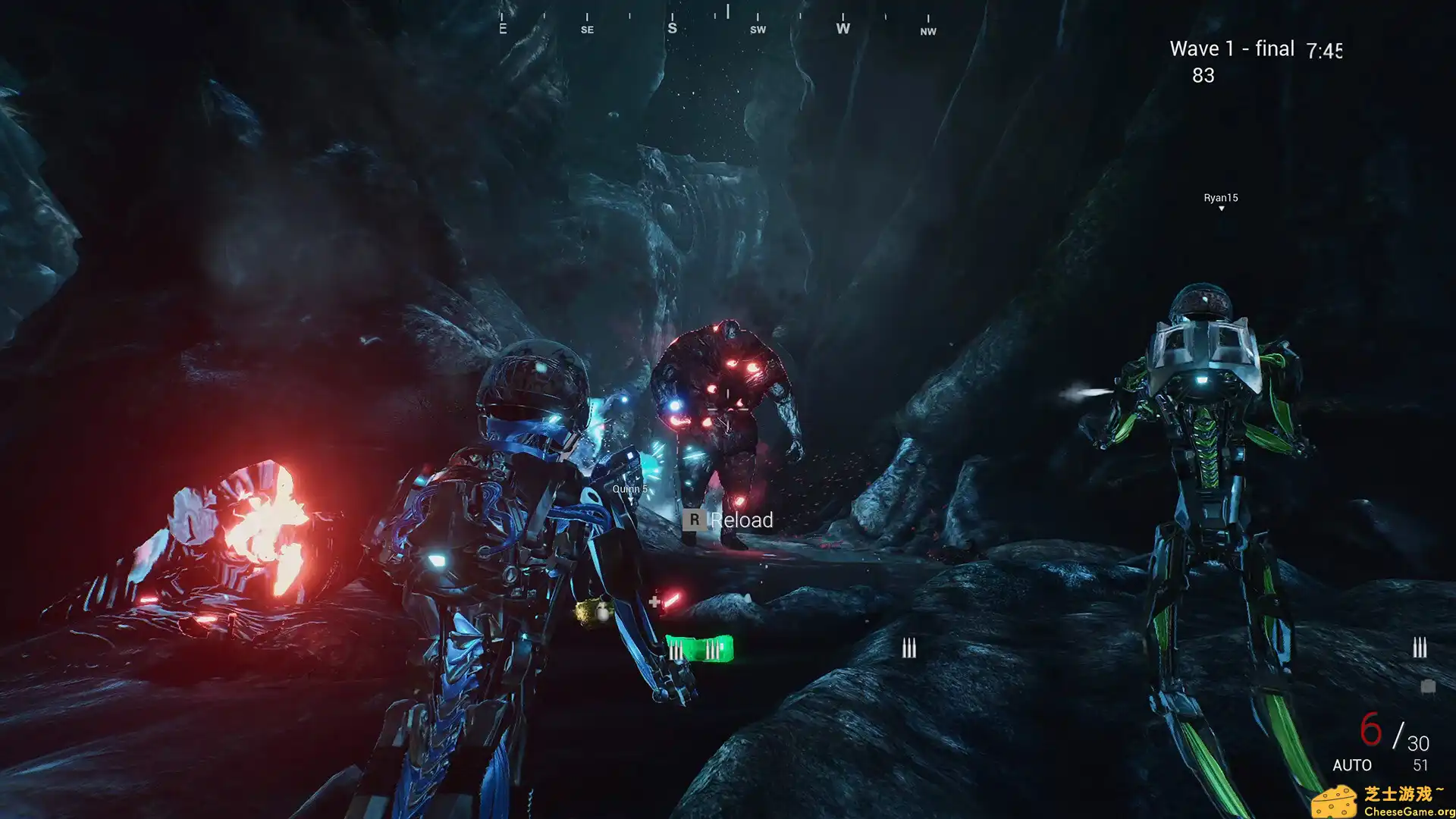Screen dimensions: 1456x819
Task: Click the compass heading strip
Action: (x=717, y=23)
